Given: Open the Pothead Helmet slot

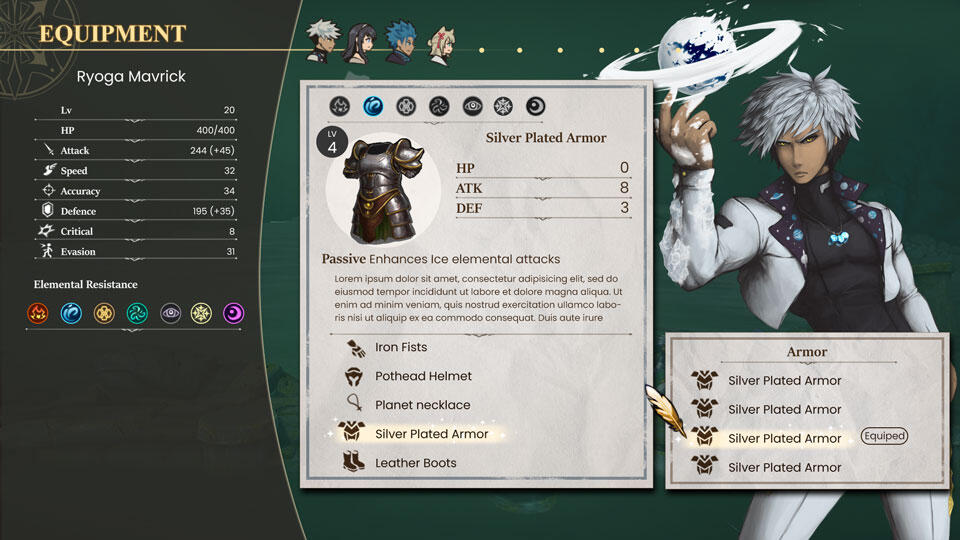Looking at the screenshot, I should pos(422,377).
